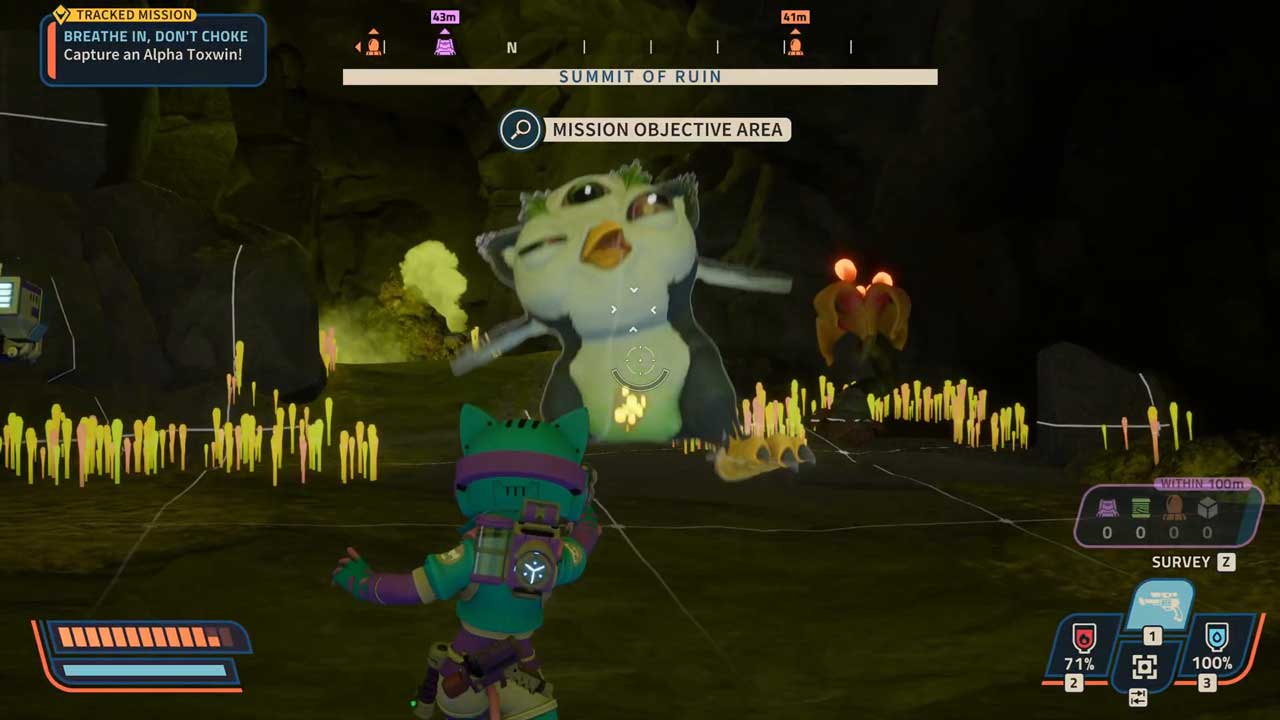Image resolution: width=1280 pixels, height=720 pixels.
Task: Click the Mission Objective Area magnifier icon
Action: 520,130
